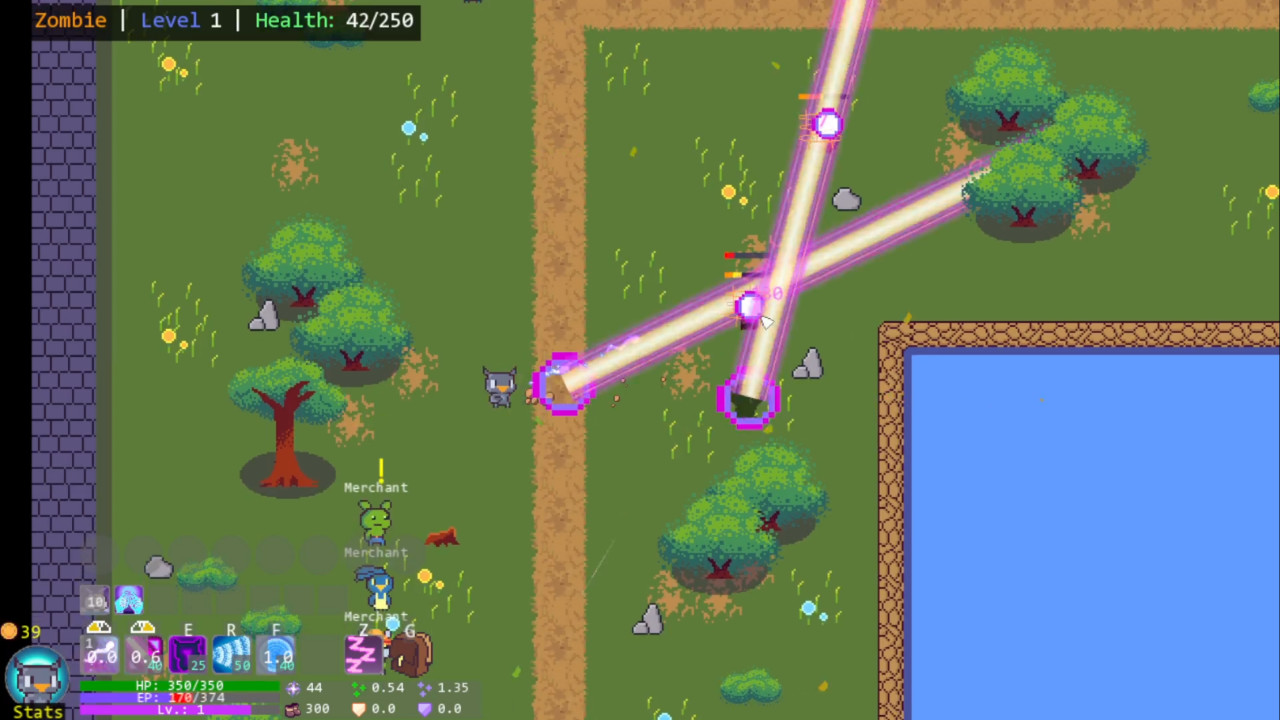Trigger the blue wave R ability
1280x720 pixels.
point(232,653)
